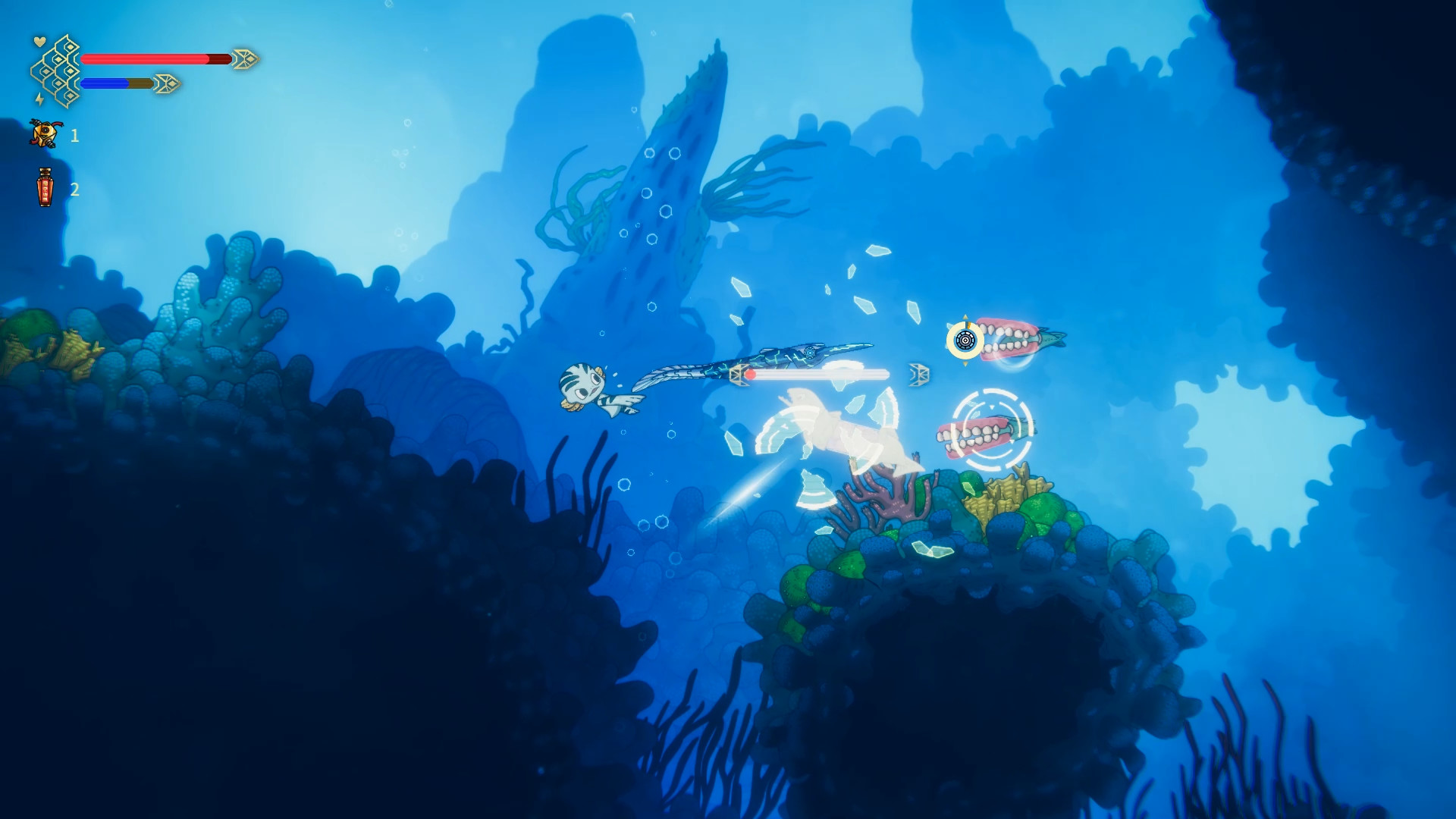This screenshot has width=1456, height=819.
Task: Select the yellow fish creature item icon
Action: 45,134
